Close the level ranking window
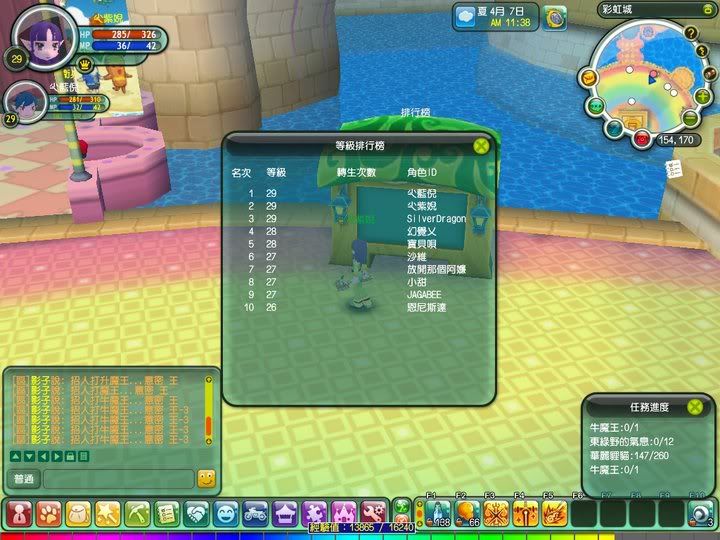This screenshot has height=540, width=720. tap(482, 145)
